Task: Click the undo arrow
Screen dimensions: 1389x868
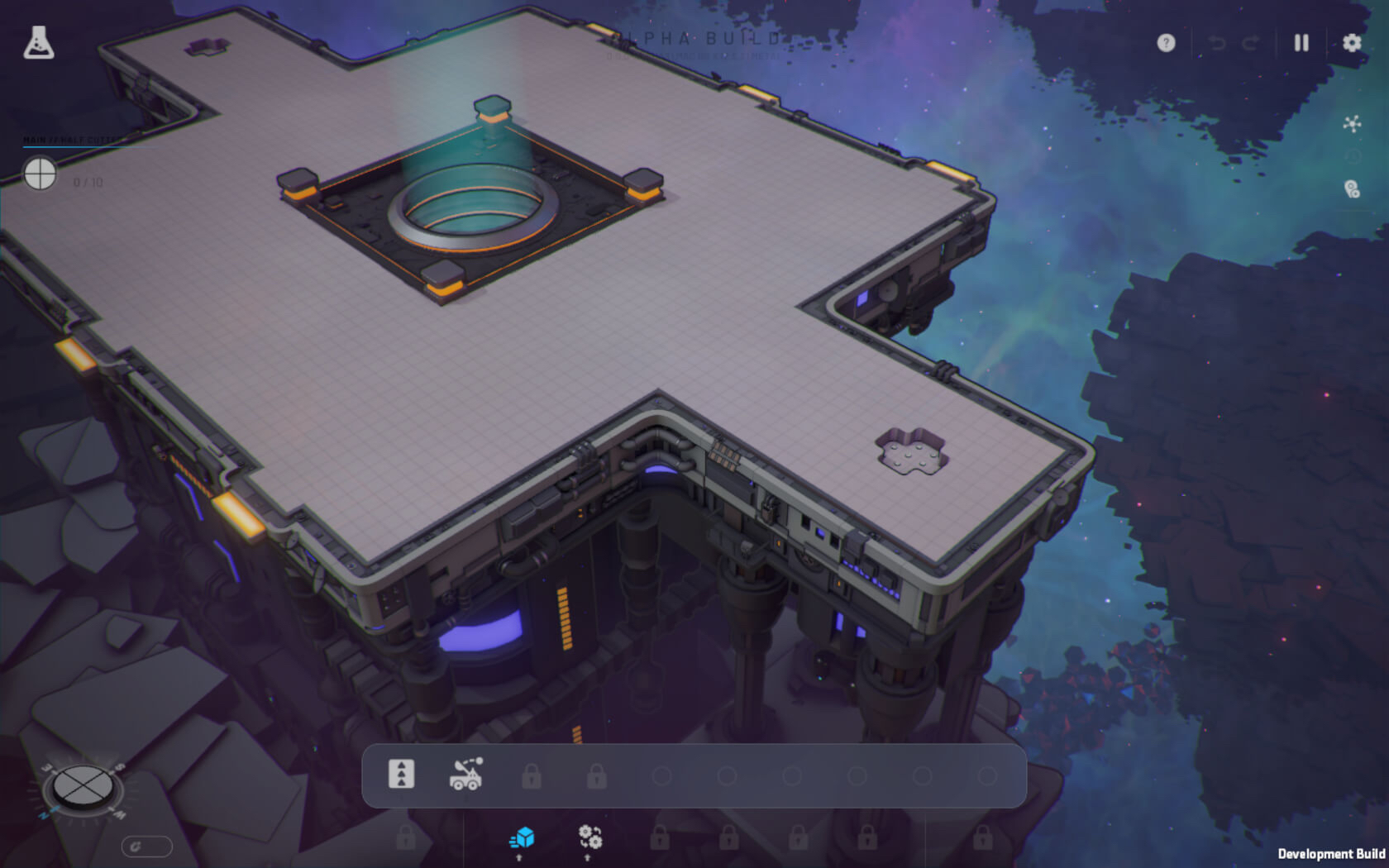Action: click(1217, 43)
